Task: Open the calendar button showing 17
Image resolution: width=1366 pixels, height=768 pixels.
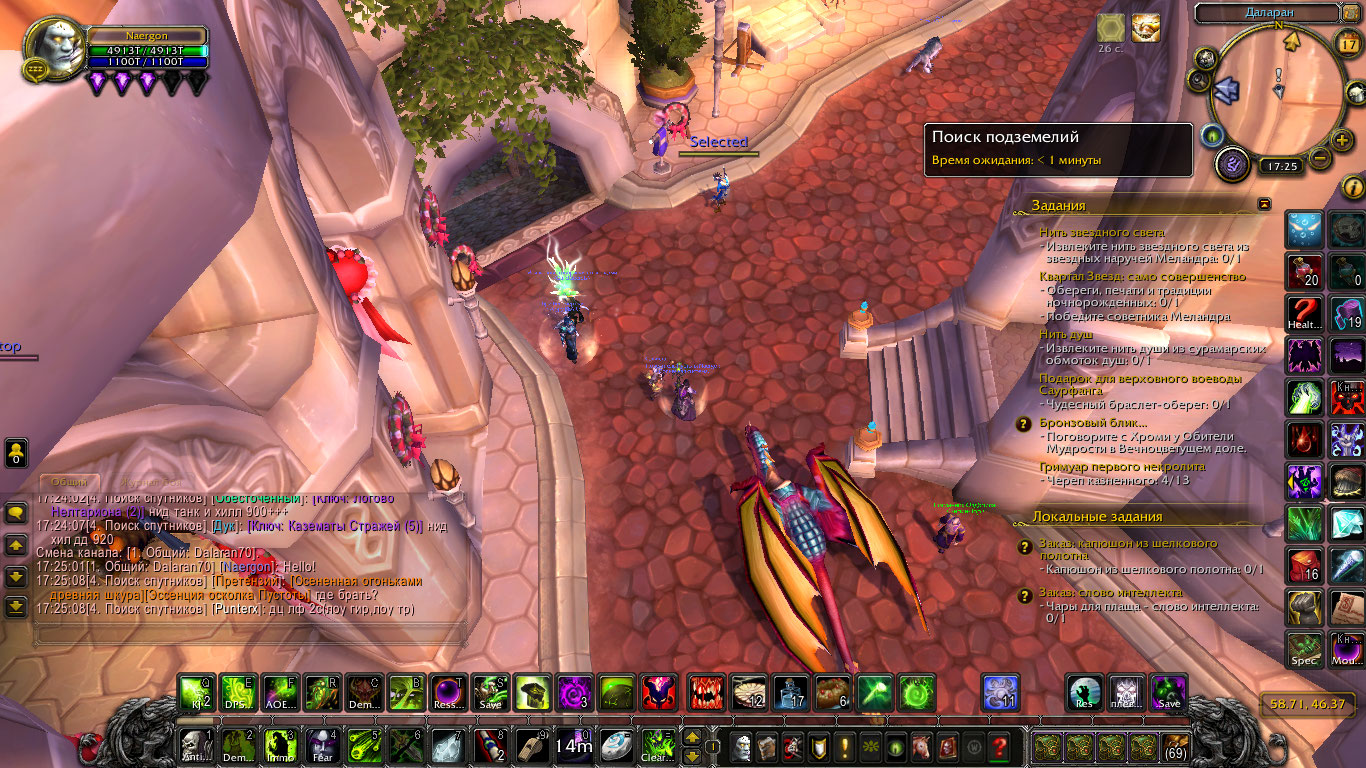Action: (1347, 43)
